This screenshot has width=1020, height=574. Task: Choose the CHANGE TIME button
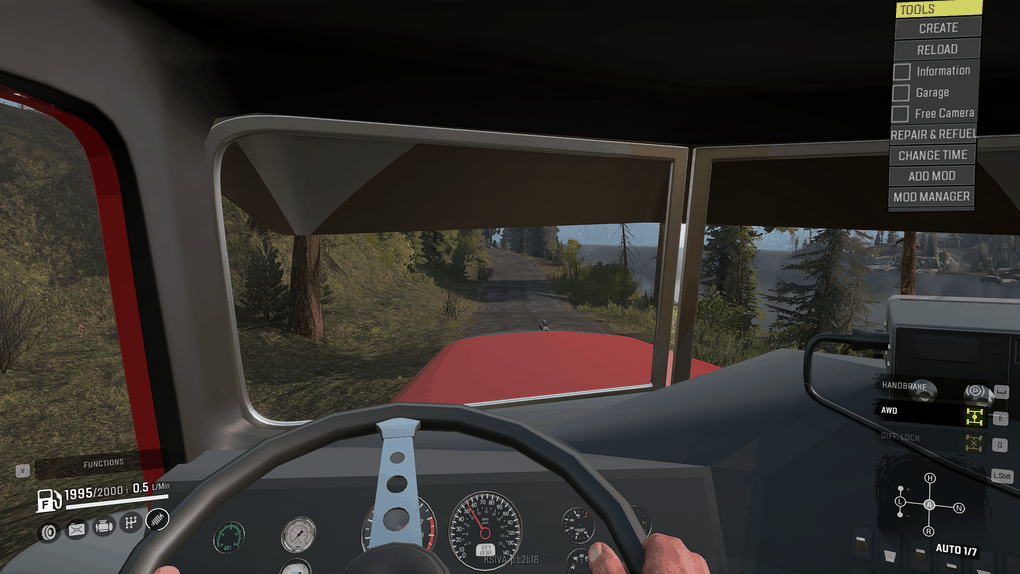pos(932,155)
